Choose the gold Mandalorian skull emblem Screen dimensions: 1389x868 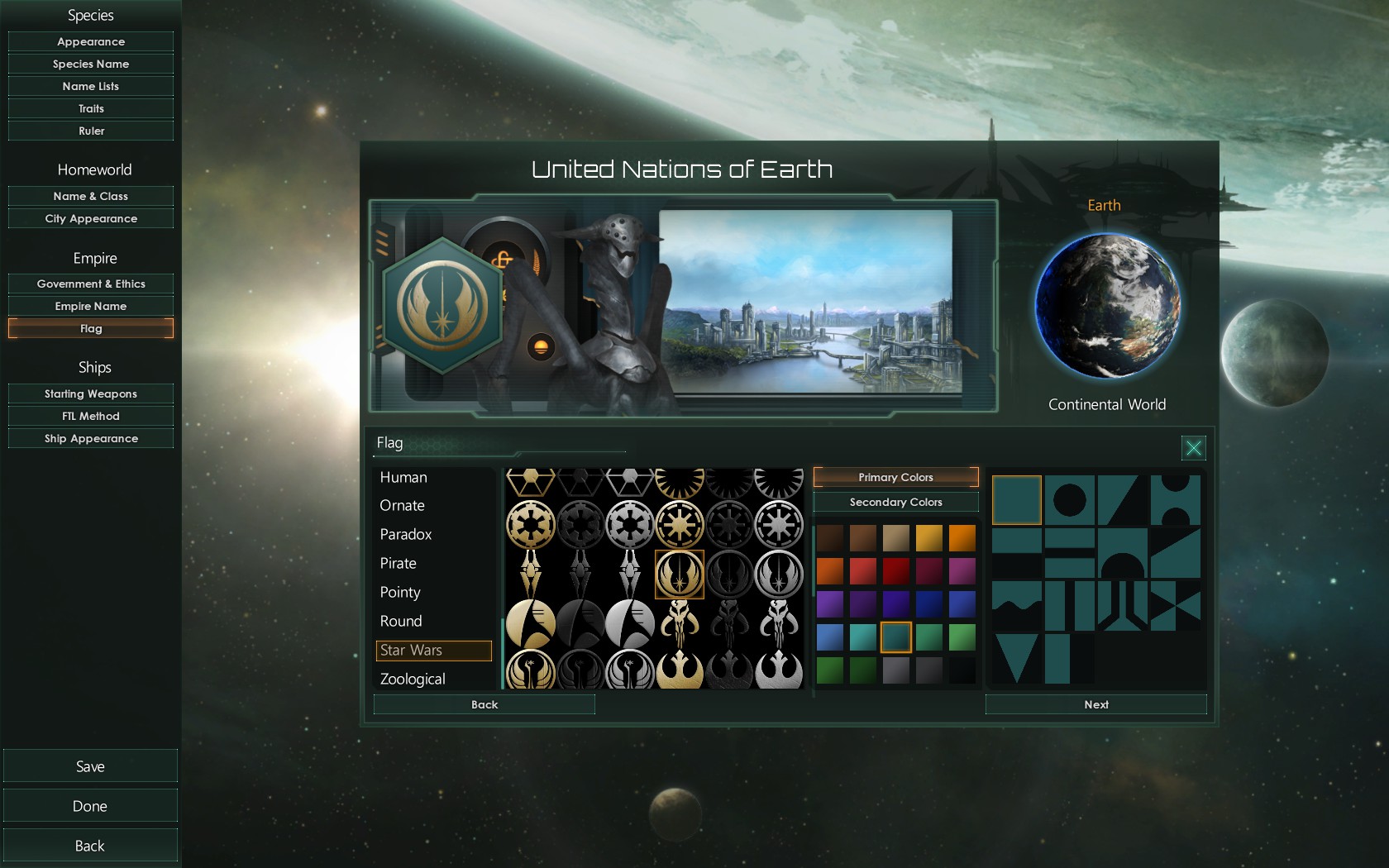tap(680, 622)
